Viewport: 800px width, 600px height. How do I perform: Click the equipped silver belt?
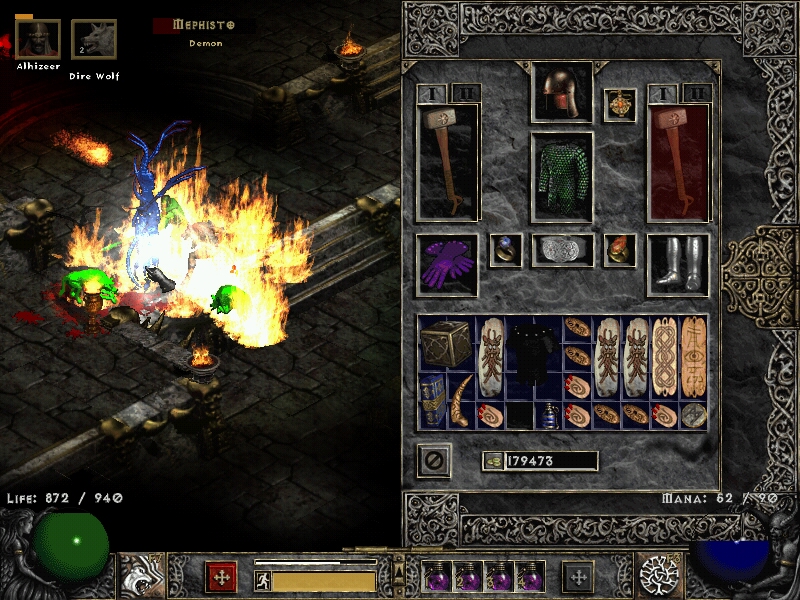(562, 250)
